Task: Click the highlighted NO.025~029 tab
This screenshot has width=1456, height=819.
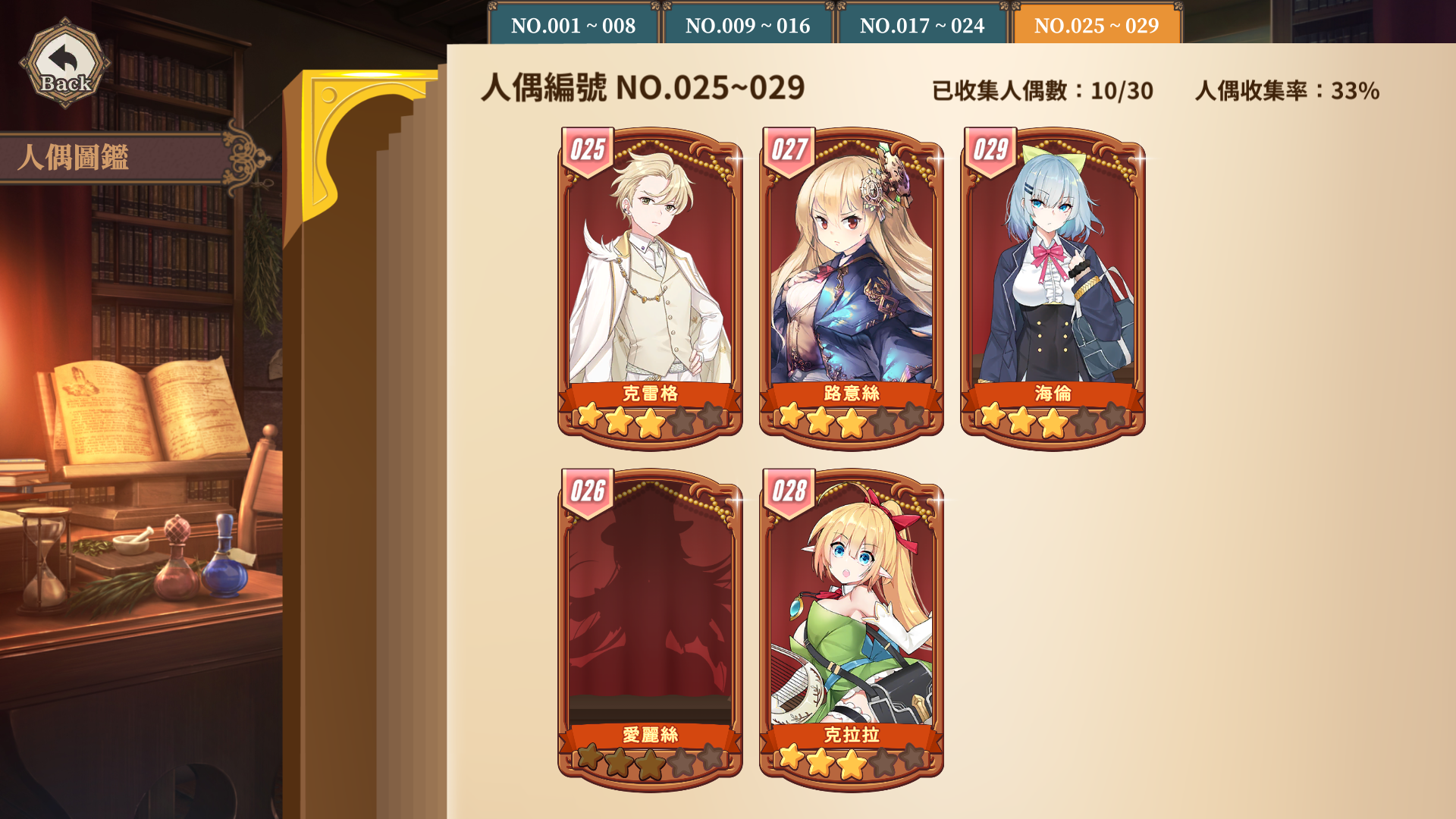Action: tap(1095, 25)
